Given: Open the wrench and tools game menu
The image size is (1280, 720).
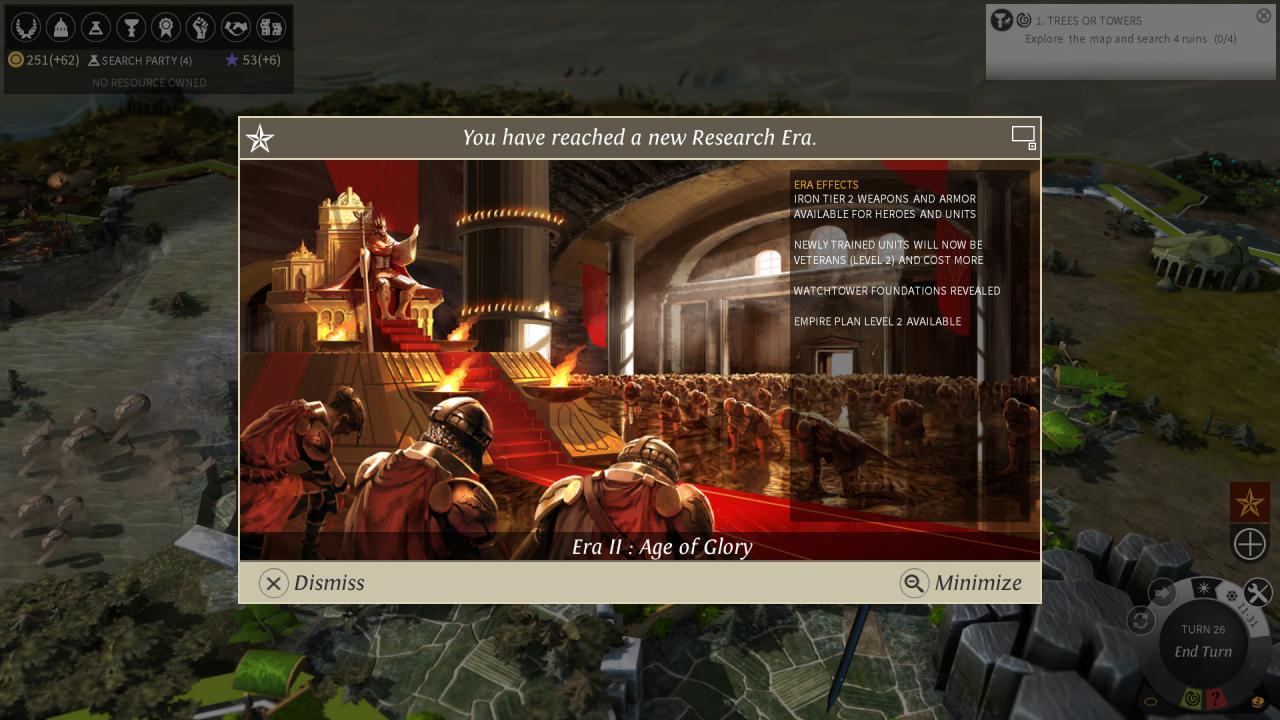Looking at the screenshot, I should (1257, 593).
